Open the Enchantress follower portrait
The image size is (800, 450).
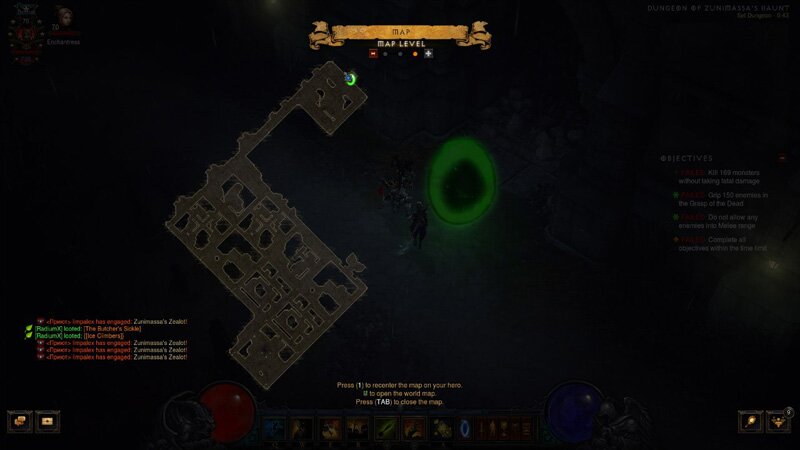67,16
